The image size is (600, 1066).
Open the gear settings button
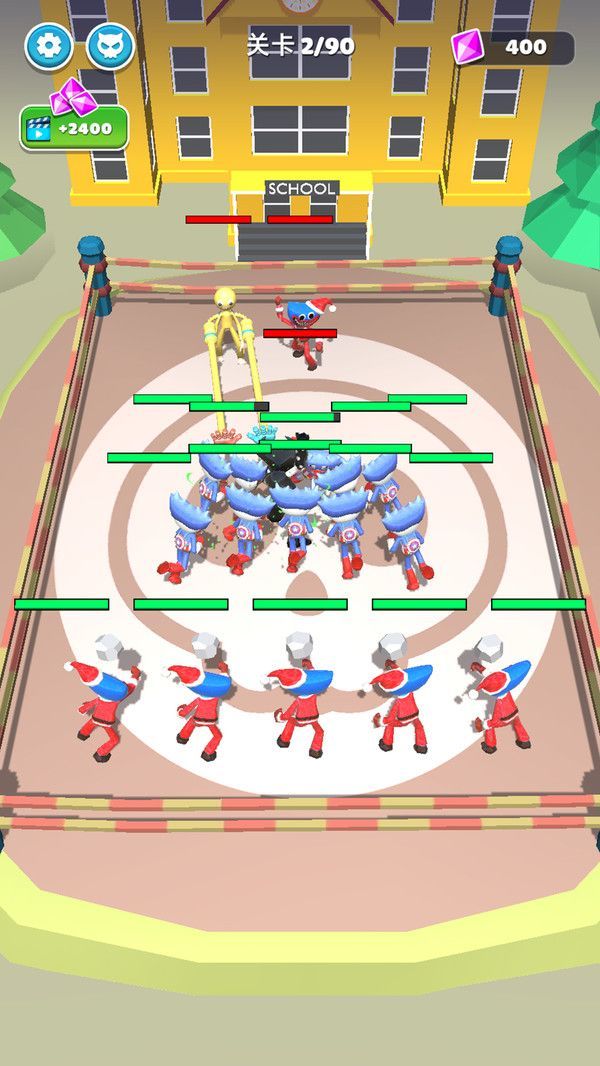48,46
